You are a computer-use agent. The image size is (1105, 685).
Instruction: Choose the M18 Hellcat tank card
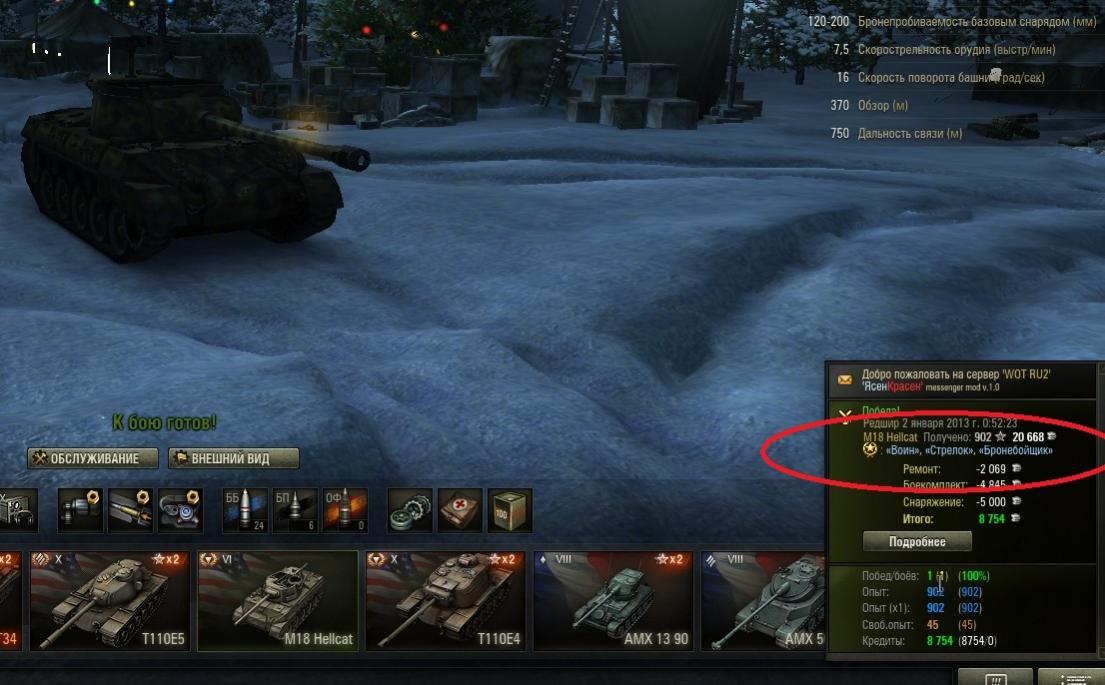tap(277, 600)
